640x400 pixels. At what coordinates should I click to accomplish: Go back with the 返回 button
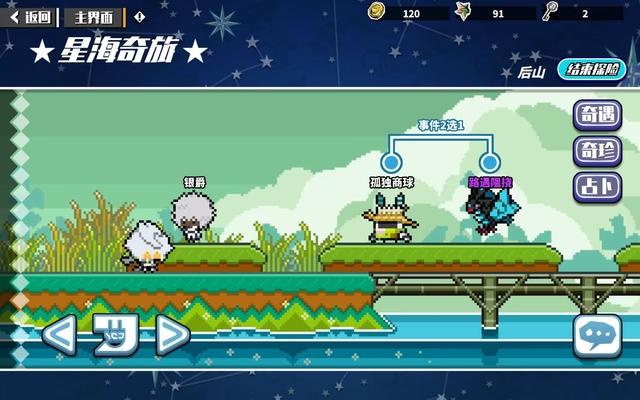(x=30, y=16)
